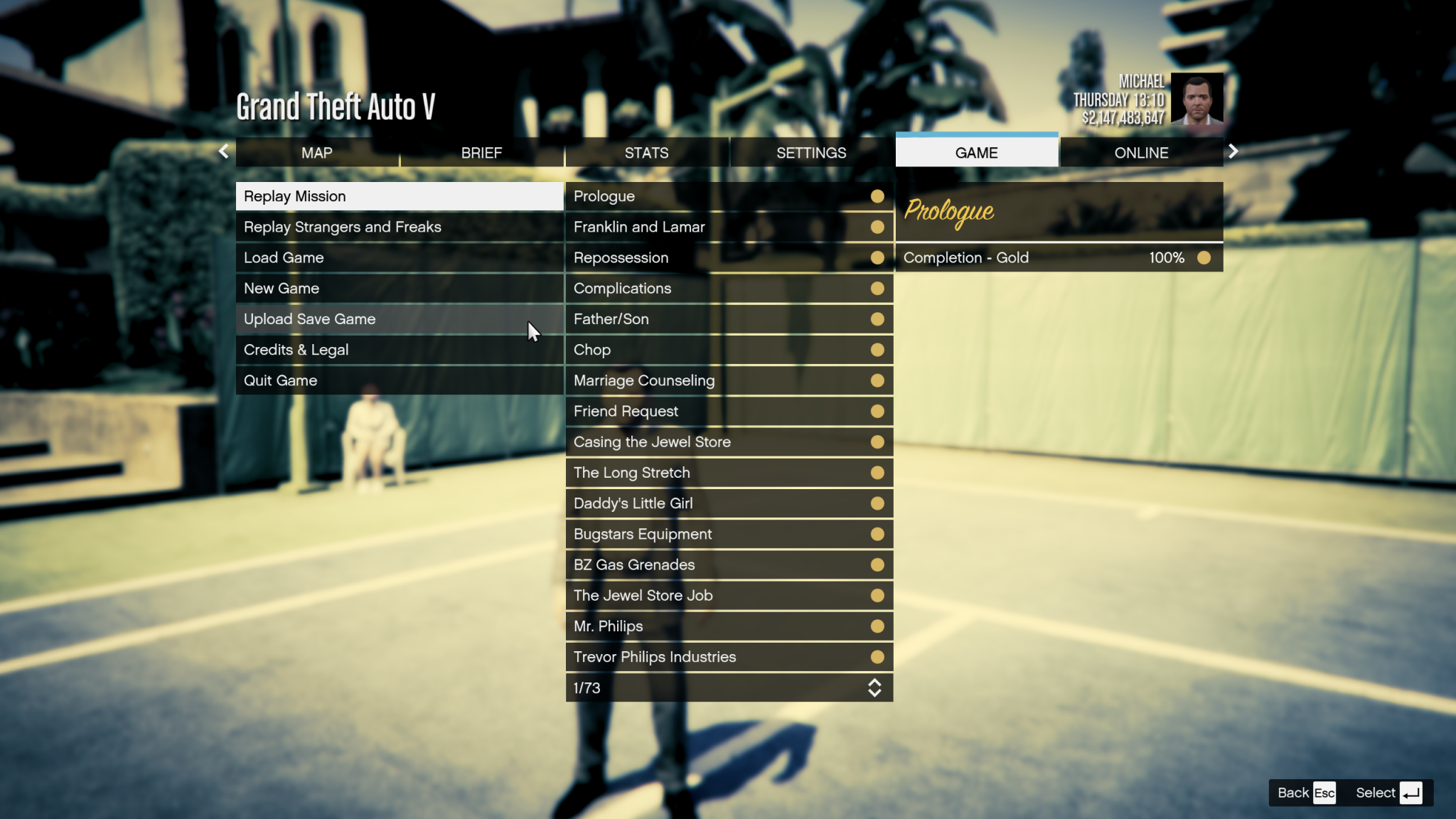Click the gold dot beside Trevor Philips Industries

pos(877,657)
